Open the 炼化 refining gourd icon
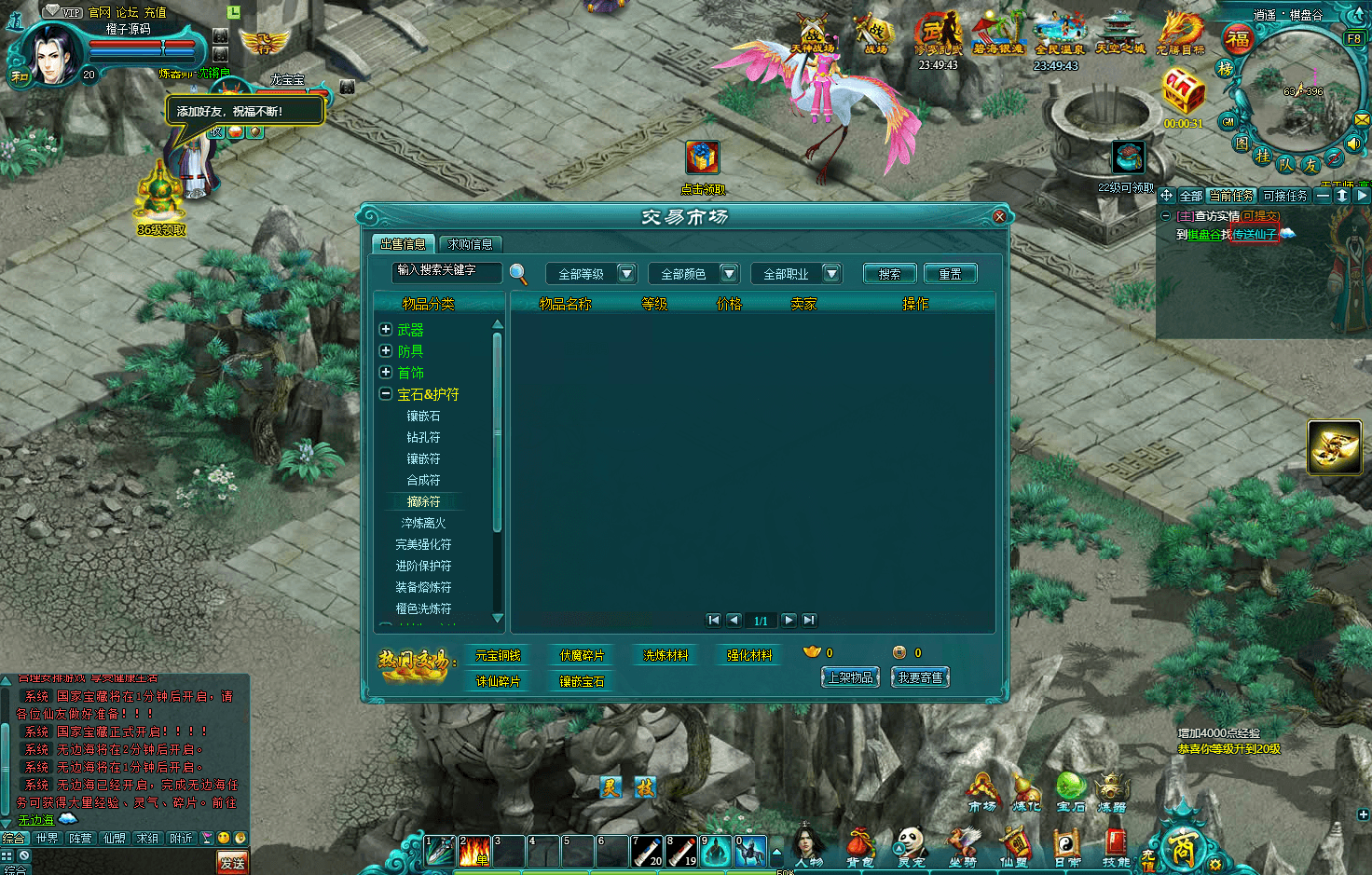This screenshot has width=1372, height=875. pos(1024,787)
